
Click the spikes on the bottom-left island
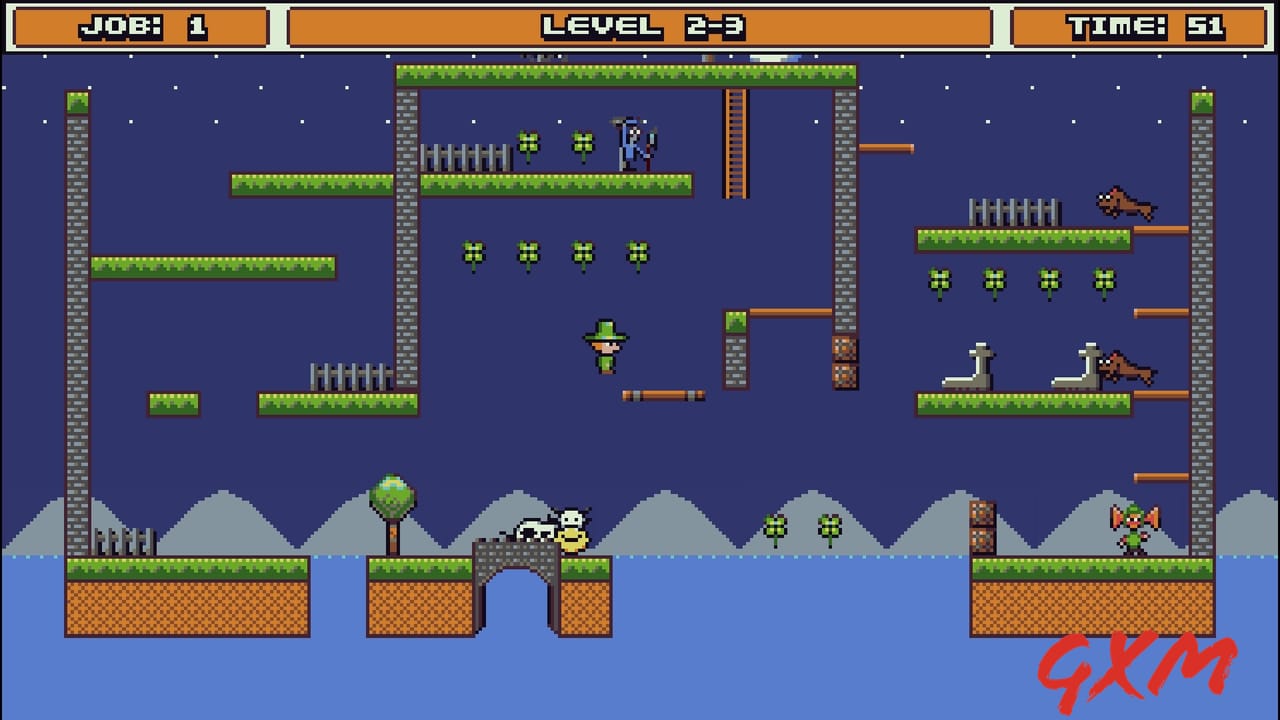point(125,540)
